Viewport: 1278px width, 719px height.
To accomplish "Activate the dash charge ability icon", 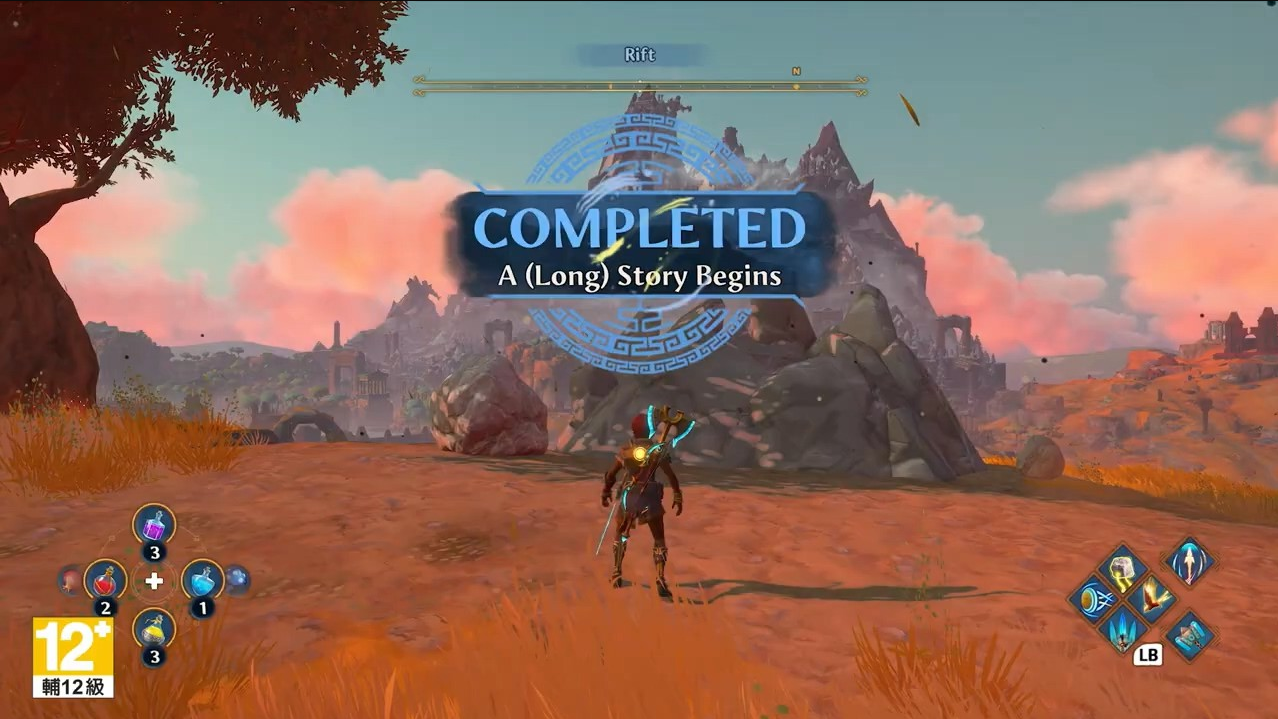I will (x=1090, y=601).
